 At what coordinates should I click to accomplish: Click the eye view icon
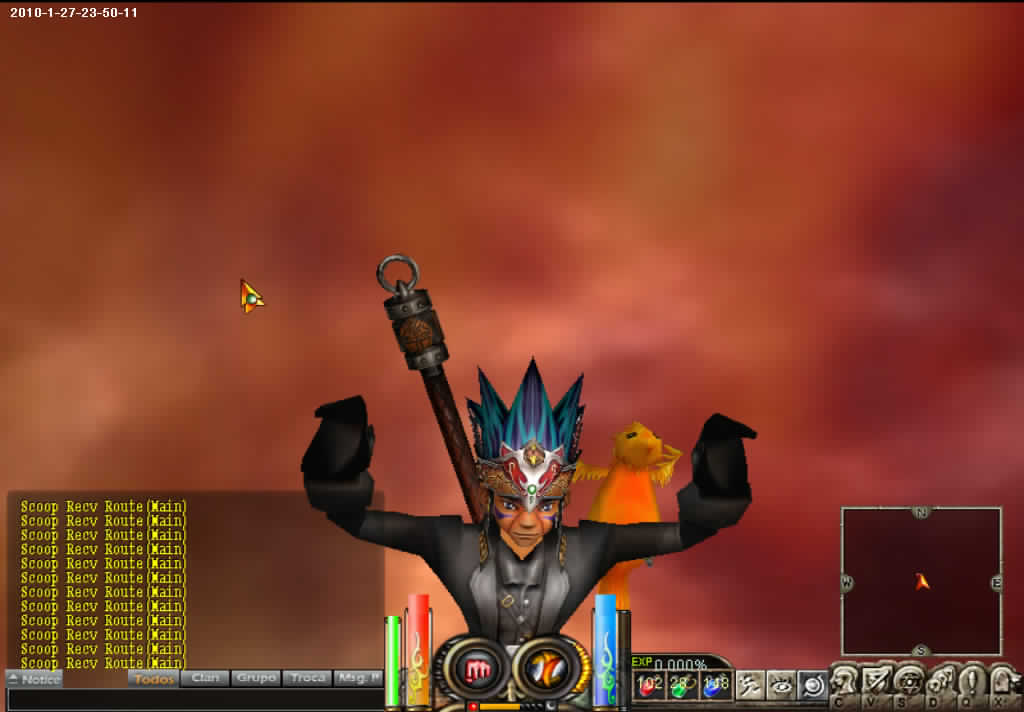click(781, 684)
